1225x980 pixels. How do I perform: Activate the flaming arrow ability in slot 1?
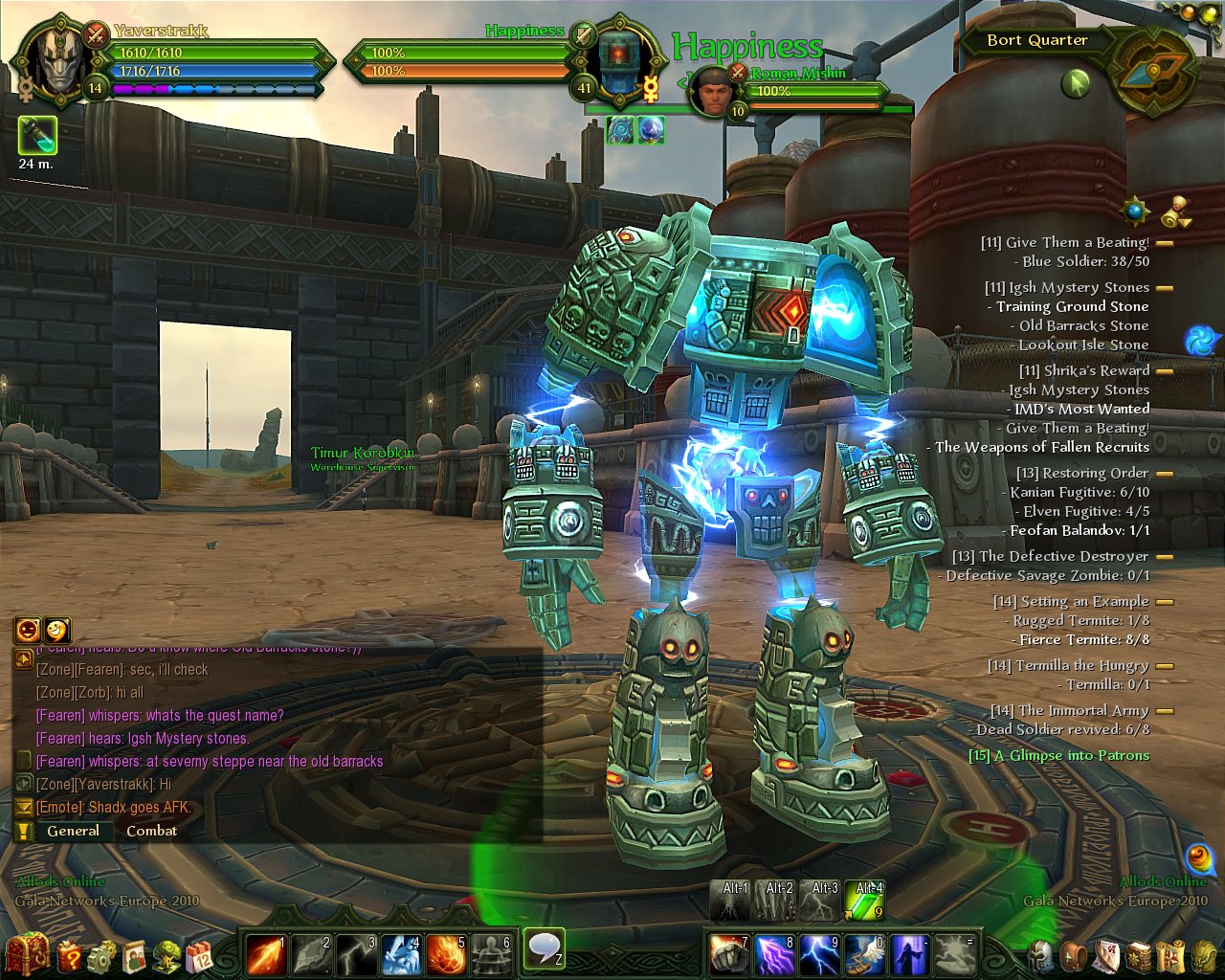pos(265,954)
